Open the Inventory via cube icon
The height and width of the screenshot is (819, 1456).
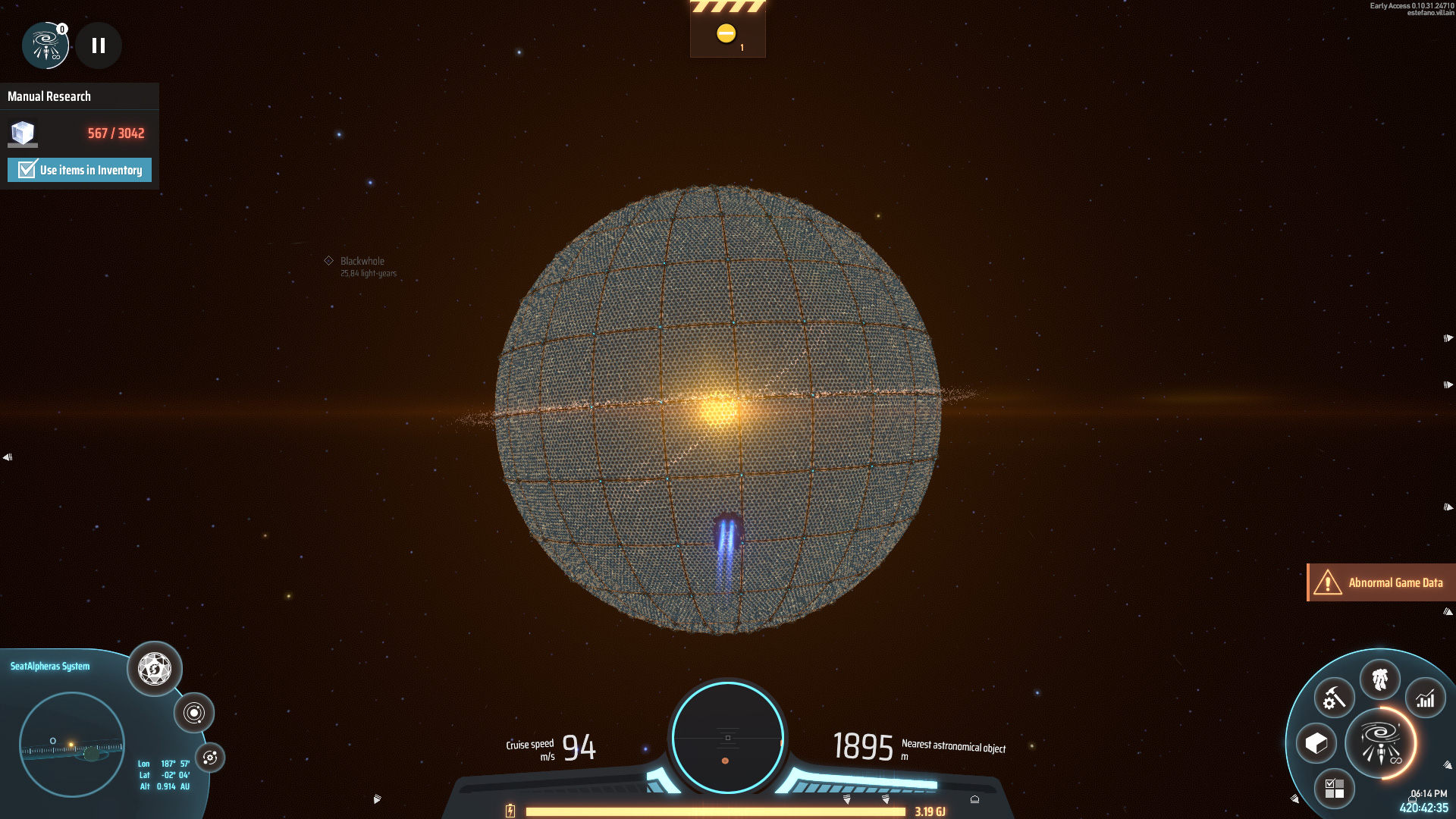point(1316,743)
